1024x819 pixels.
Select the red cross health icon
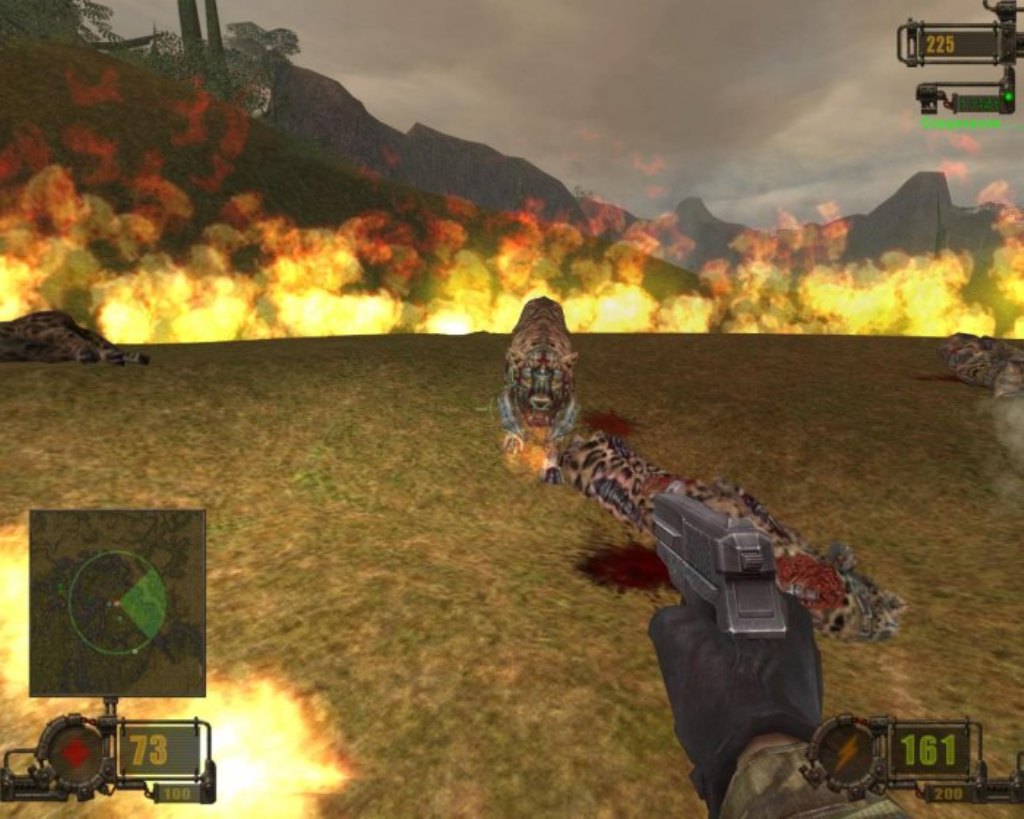(75, 752)
